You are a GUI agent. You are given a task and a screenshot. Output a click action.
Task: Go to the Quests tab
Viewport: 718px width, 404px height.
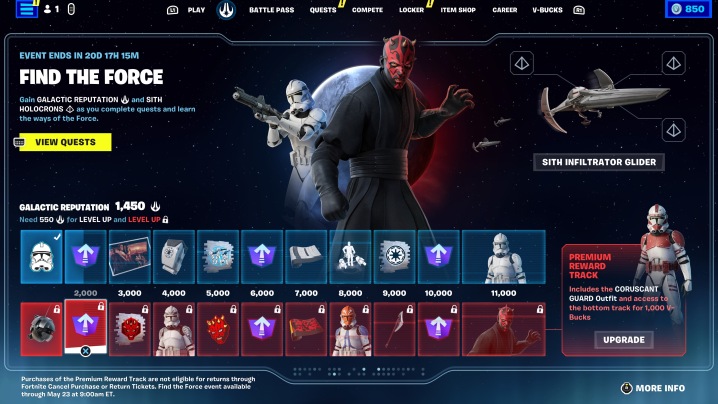(x=323, y=10)
